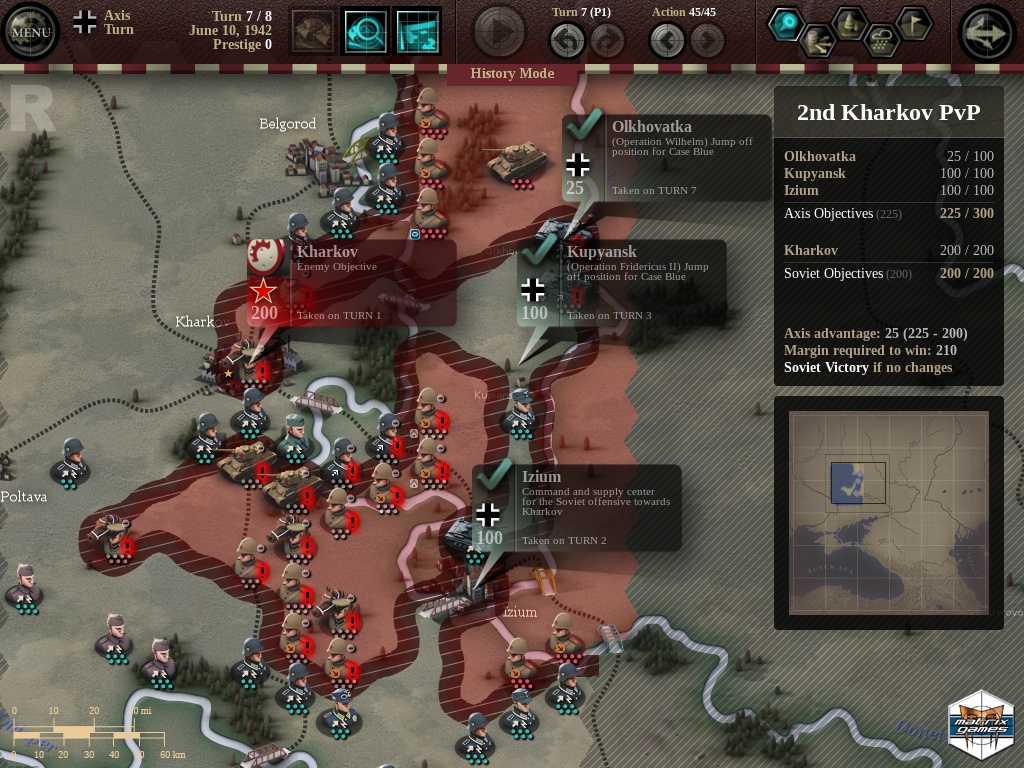
Task: Step back one turn in history
Action: point(567,41)
